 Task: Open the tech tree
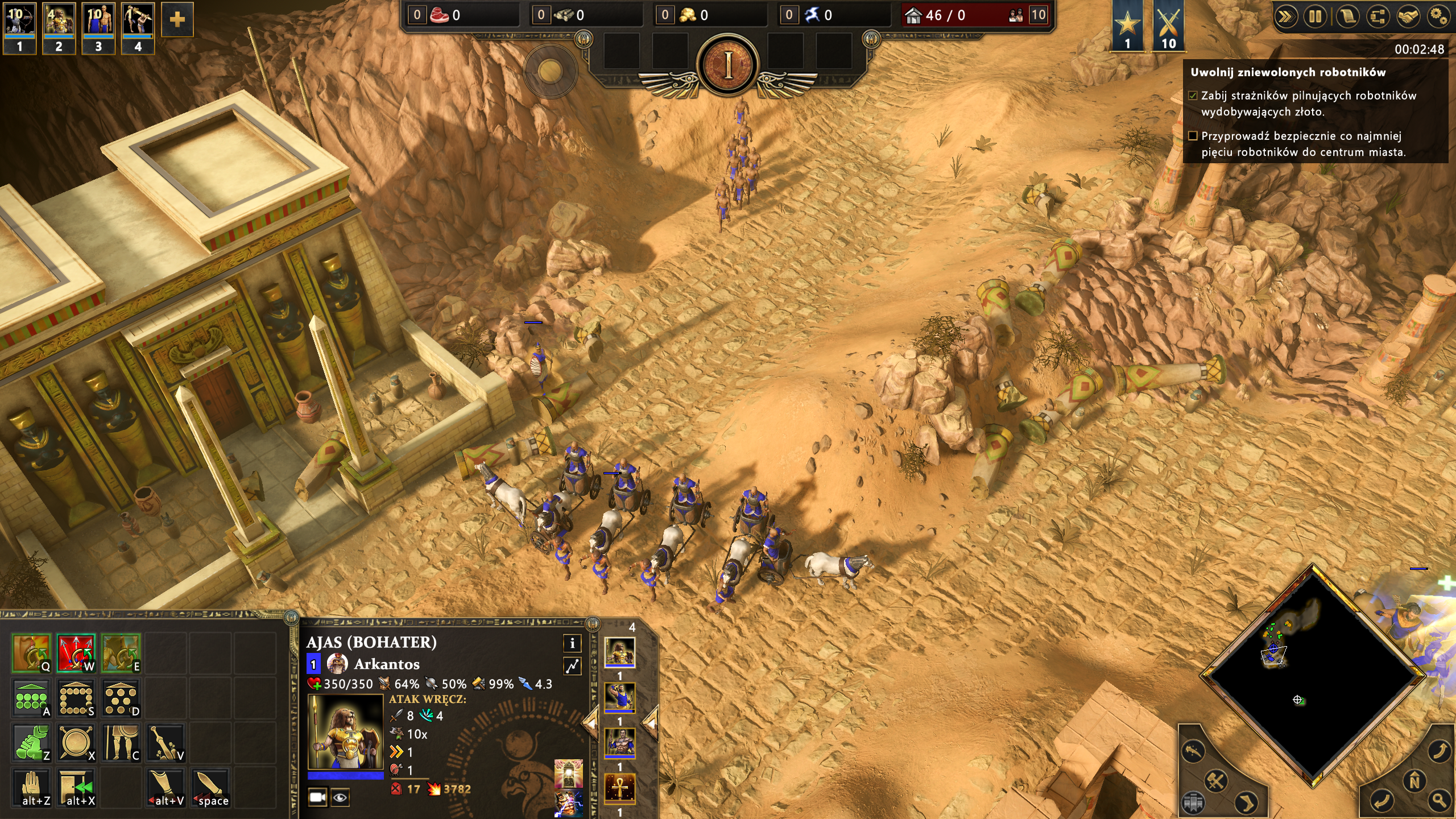click(1377, 16)
